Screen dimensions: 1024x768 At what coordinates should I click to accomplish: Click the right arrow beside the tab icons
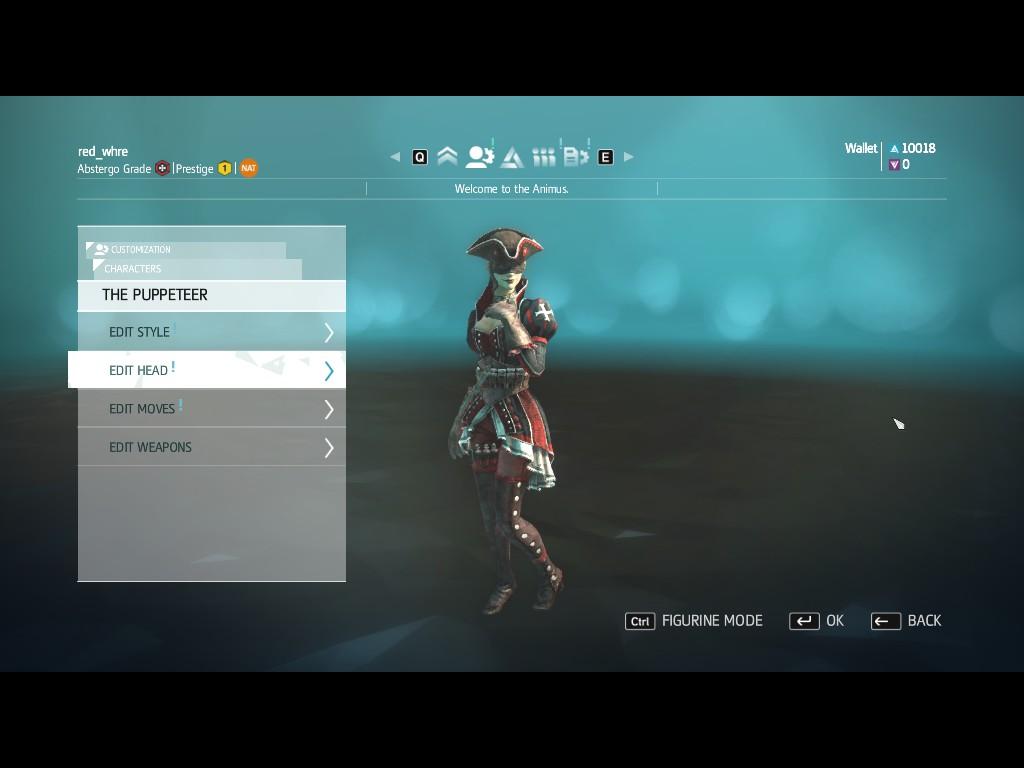629,157
